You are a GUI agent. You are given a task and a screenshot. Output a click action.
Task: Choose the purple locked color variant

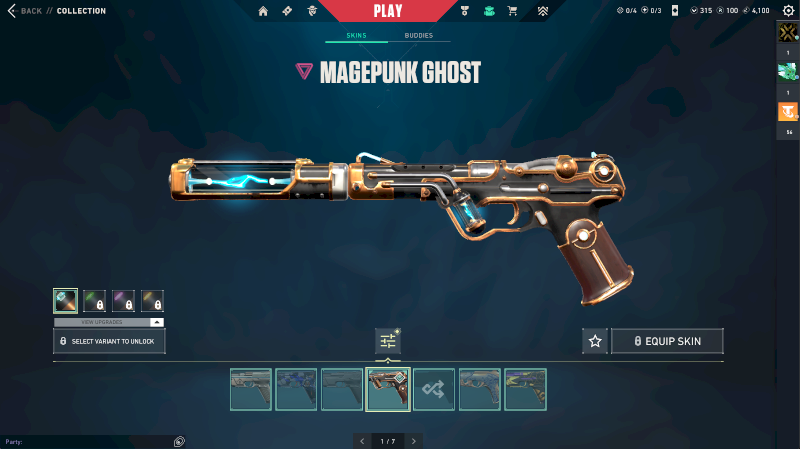click(124, 301)
